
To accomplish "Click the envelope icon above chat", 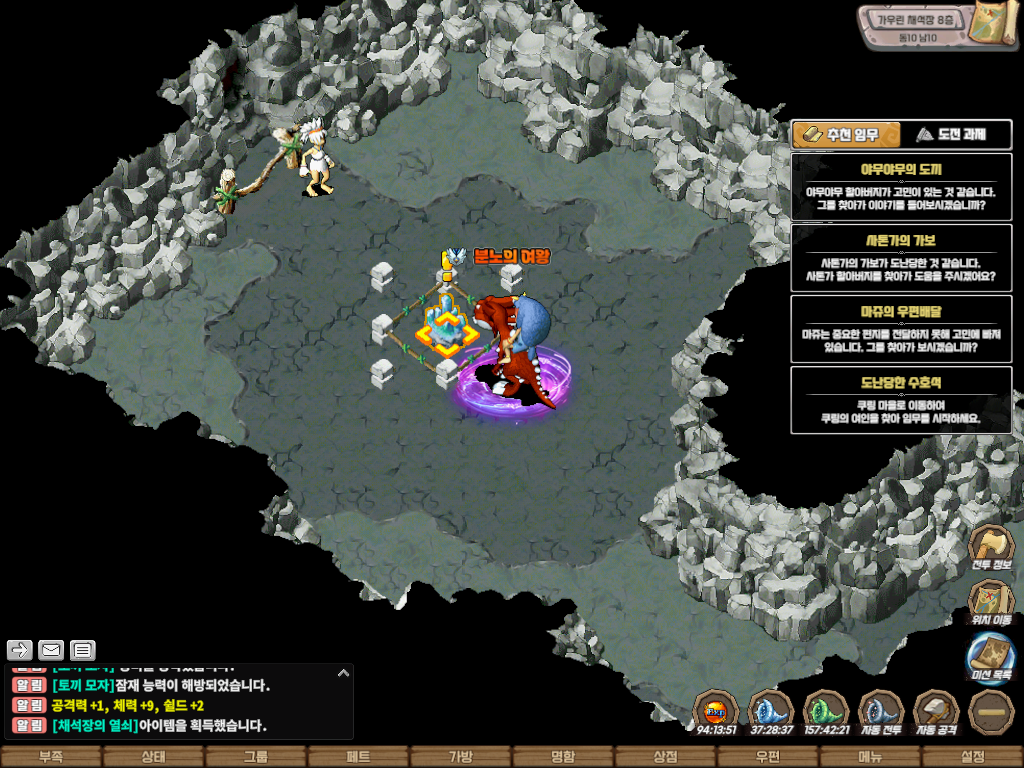I will pos(50,650).
